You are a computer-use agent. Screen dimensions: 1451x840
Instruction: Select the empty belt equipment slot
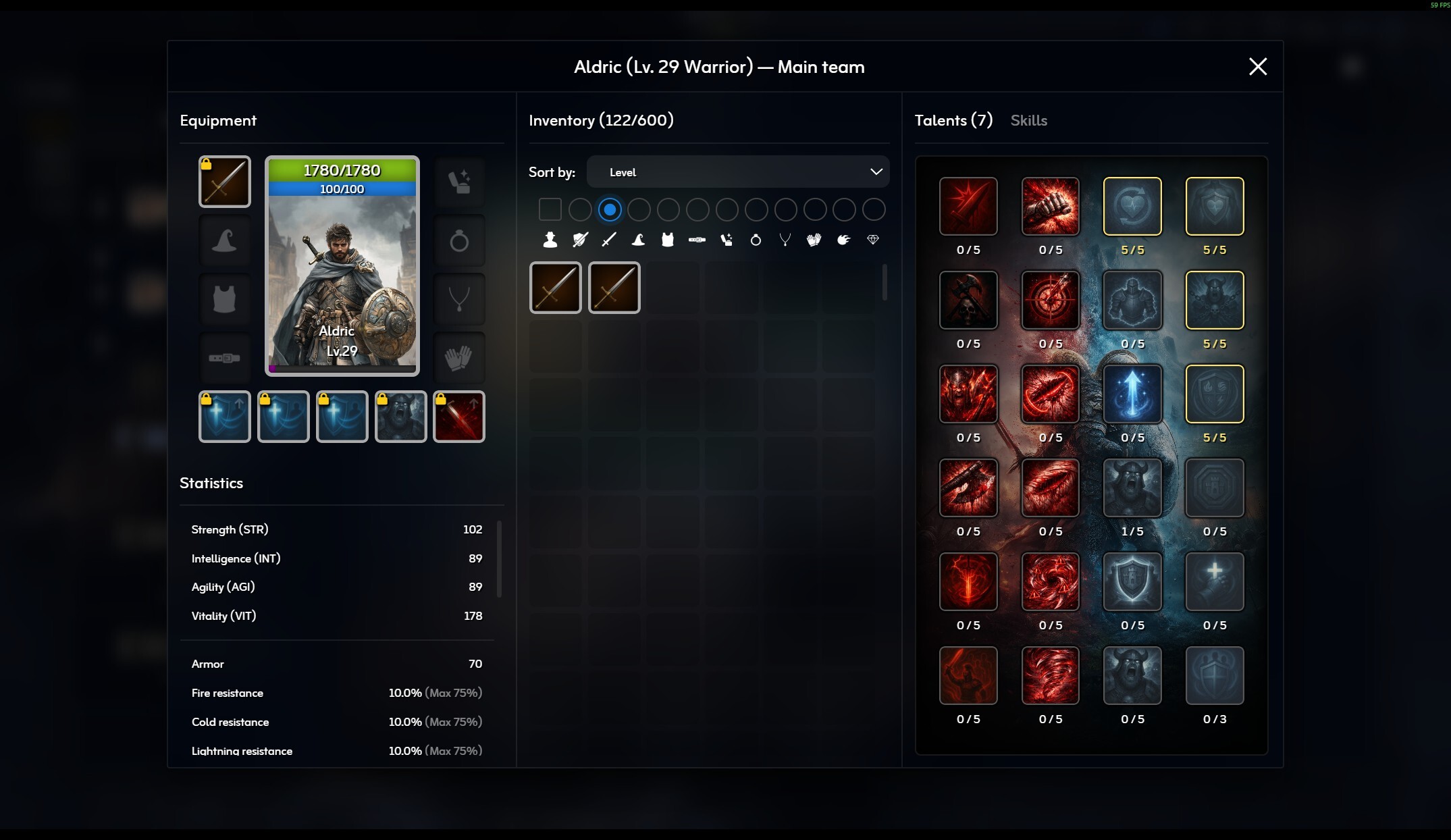(x=226, y=358)
